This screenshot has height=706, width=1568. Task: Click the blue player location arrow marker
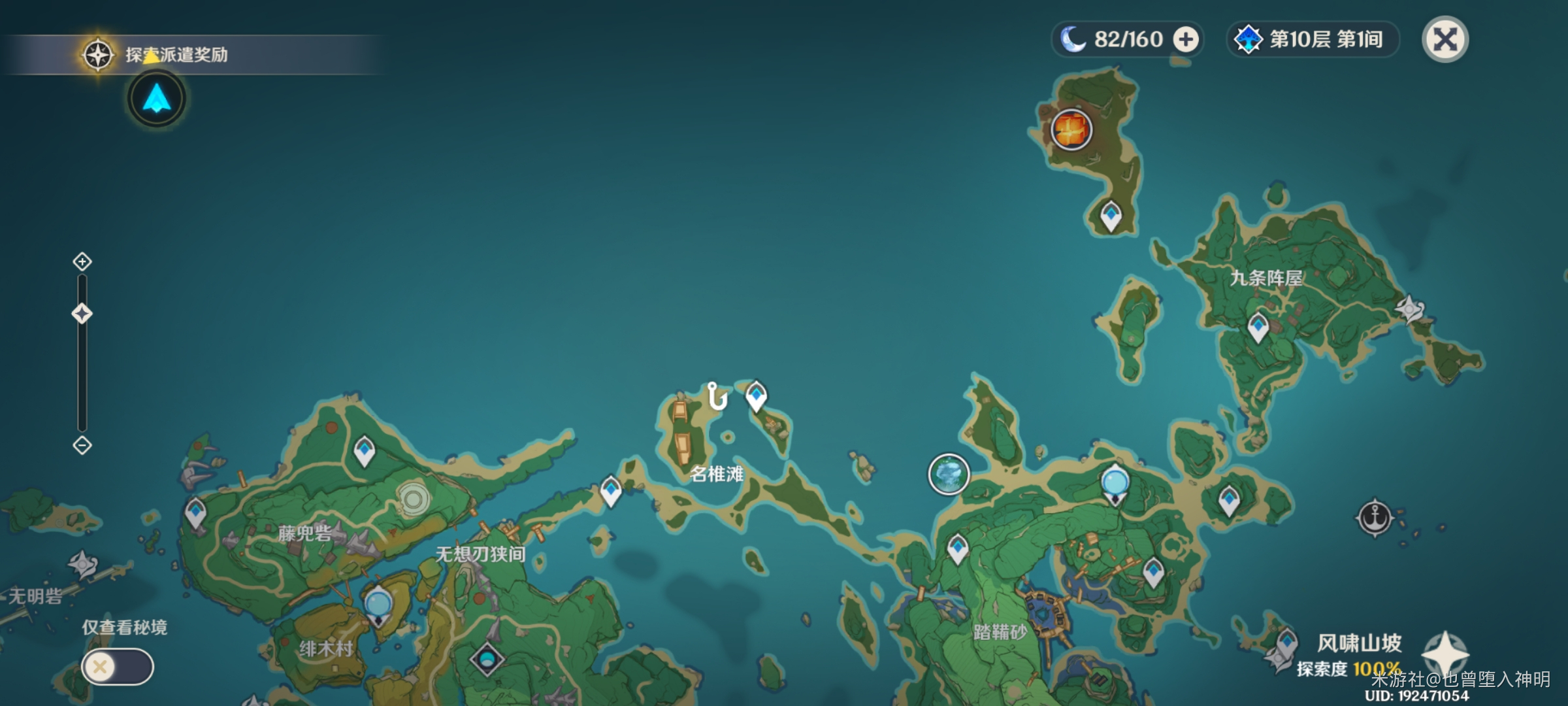click(157, 99)
